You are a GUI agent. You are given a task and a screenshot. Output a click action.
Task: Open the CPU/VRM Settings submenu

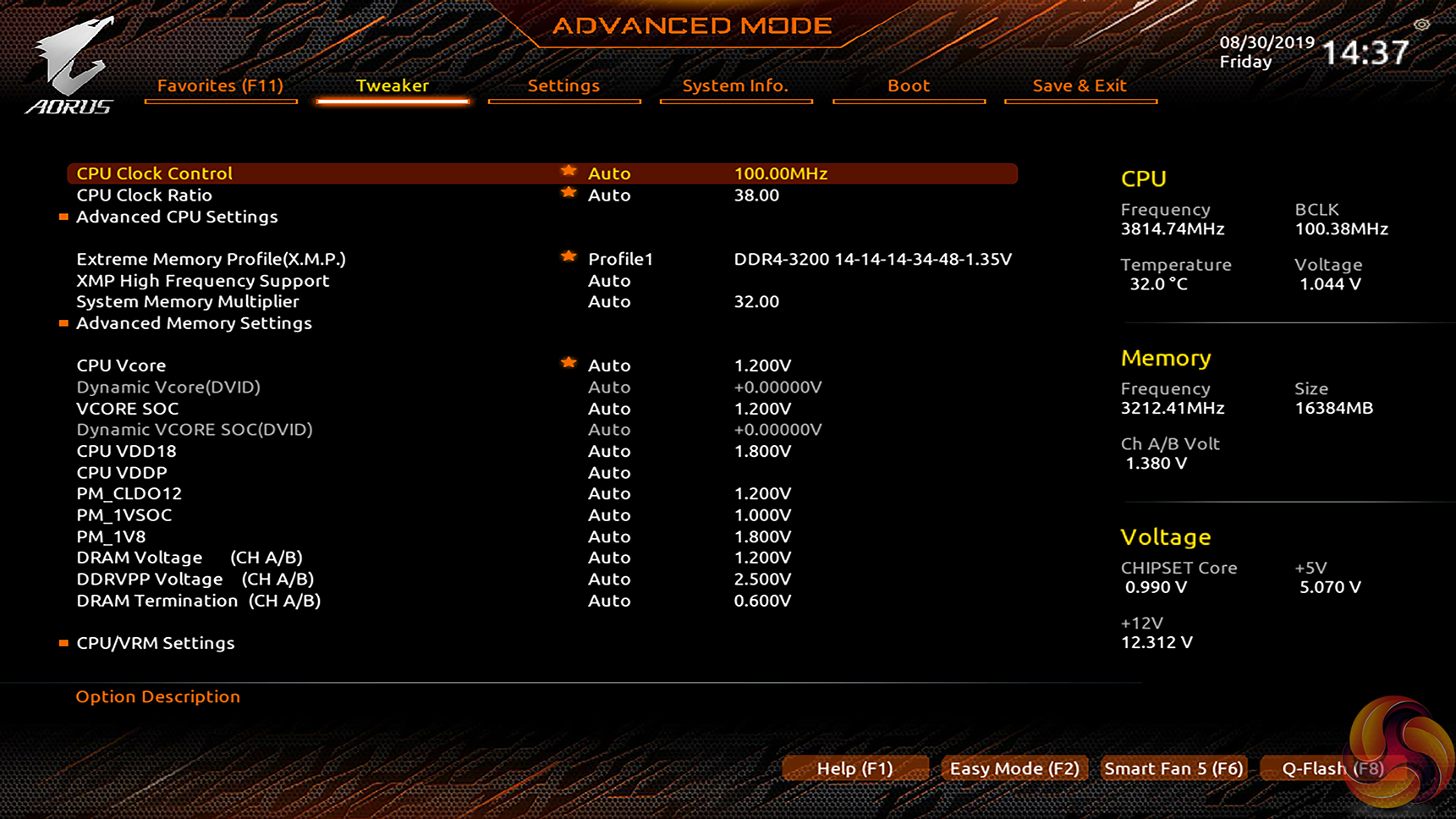[156, 643]
